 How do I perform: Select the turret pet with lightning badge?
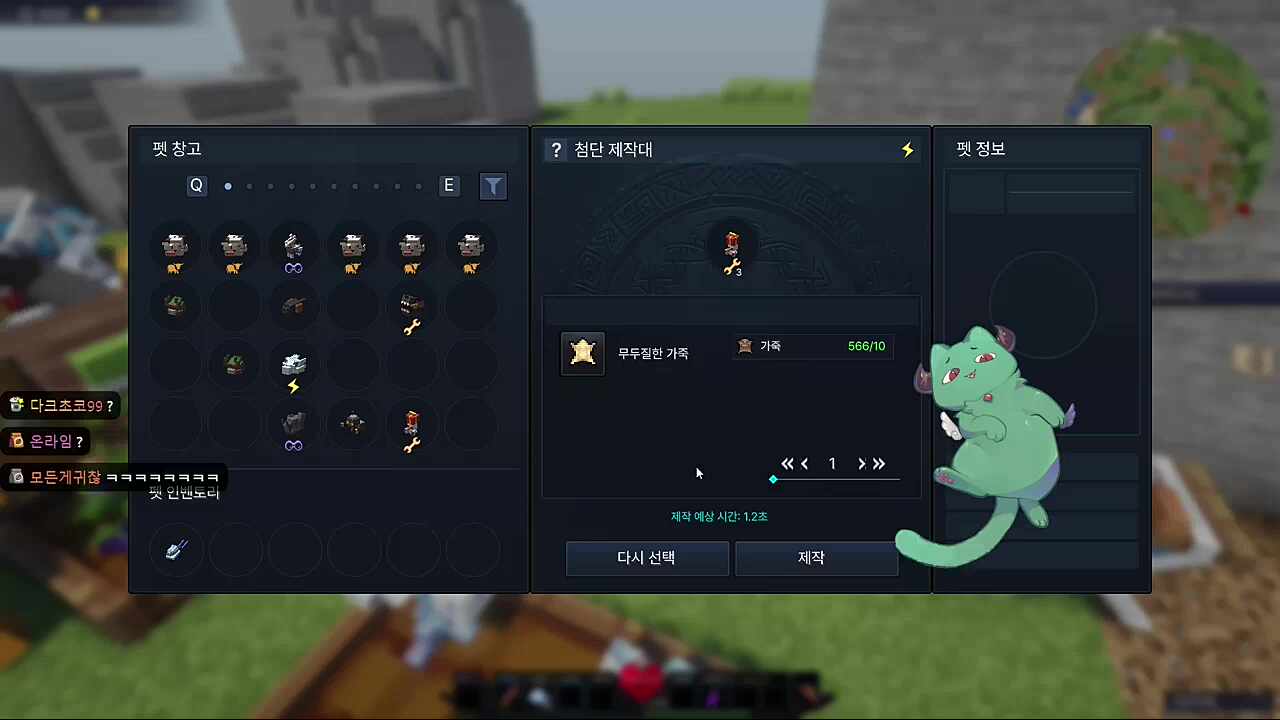point(293,365)
